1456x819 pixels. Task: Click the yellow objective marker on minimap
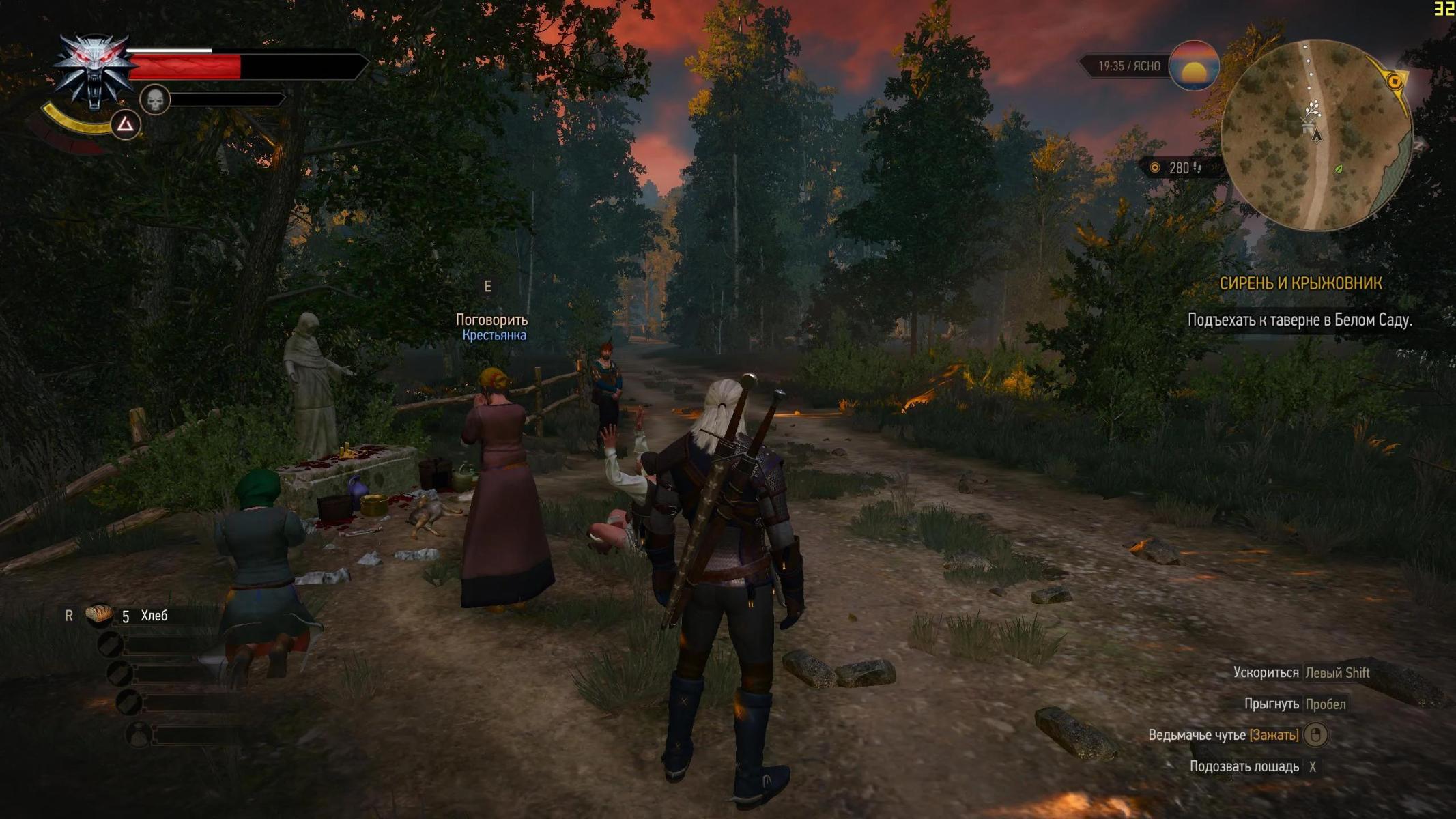pyautogui.click(x=1395, y=82)
